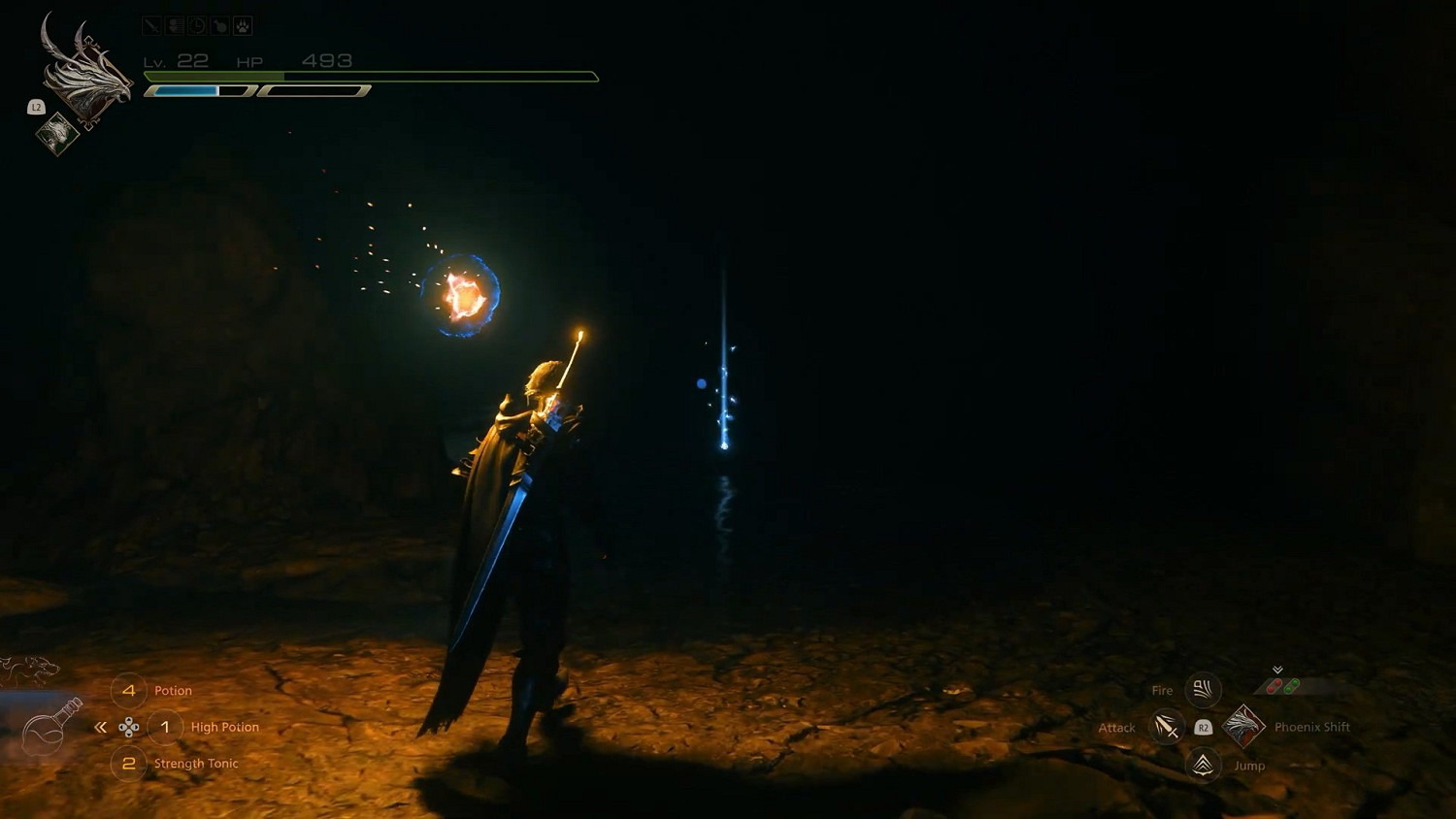Click the d-pad selector between item slots

coord(129,726)
